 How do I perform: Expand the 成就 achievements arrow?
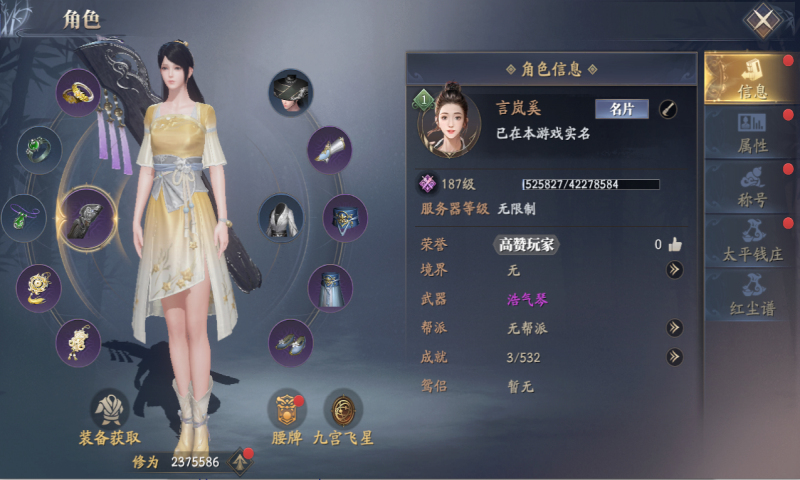click(x=675, y=356)
